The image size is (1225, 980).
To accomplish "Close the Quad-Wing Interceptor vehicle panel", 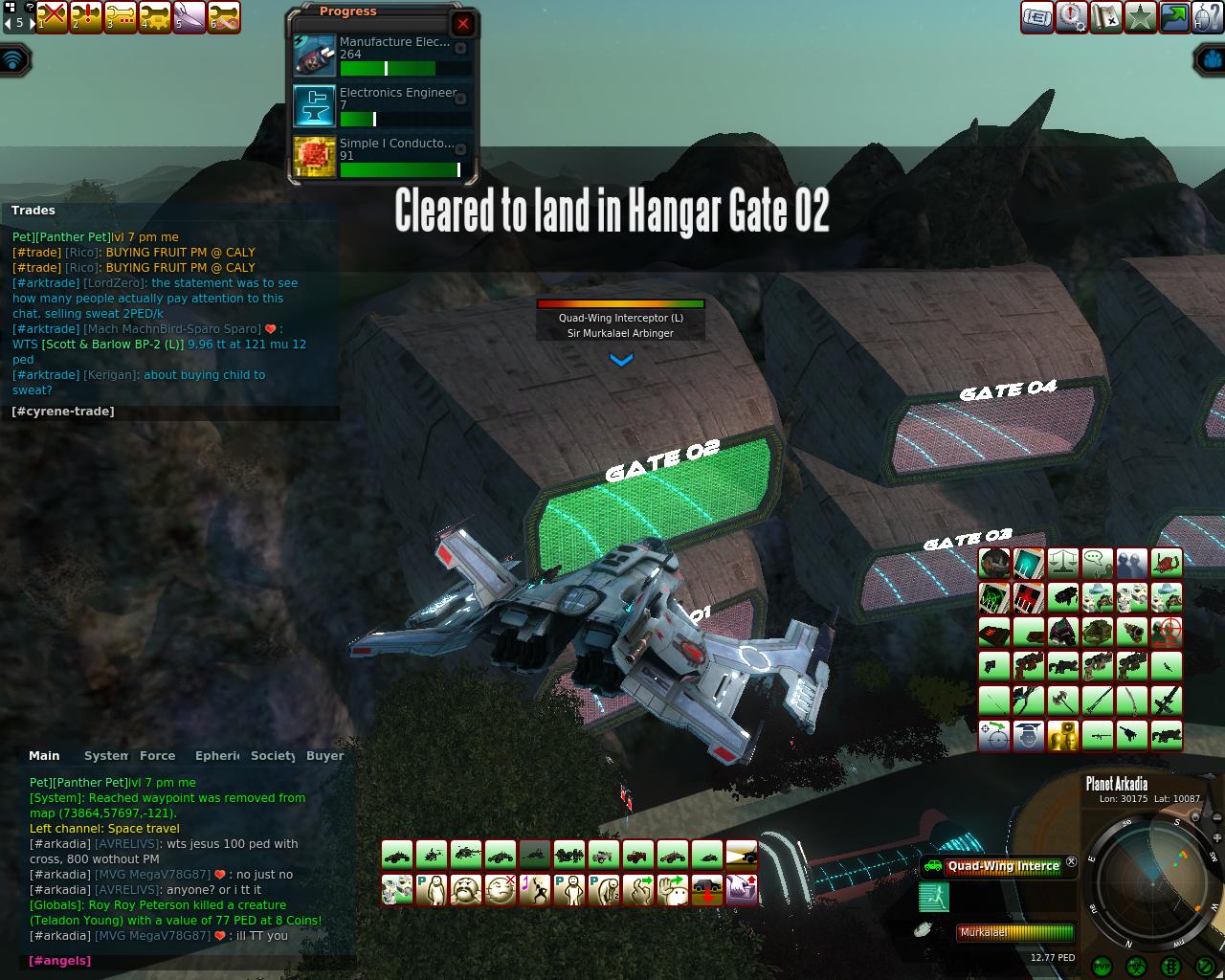I will [x=1072, y=862].
